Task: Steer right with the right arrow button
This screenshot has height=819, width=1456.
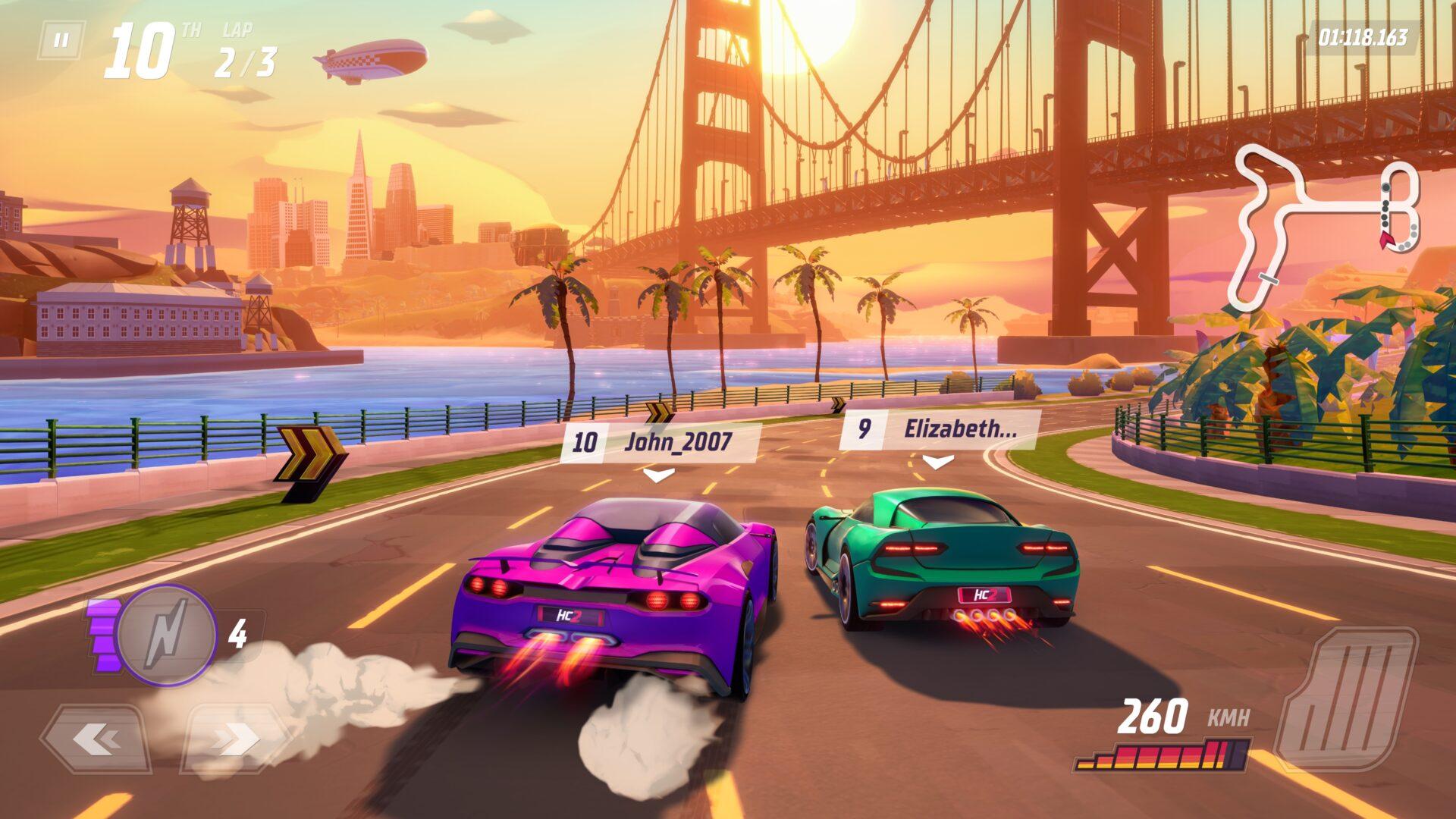Action: point(236,738)
